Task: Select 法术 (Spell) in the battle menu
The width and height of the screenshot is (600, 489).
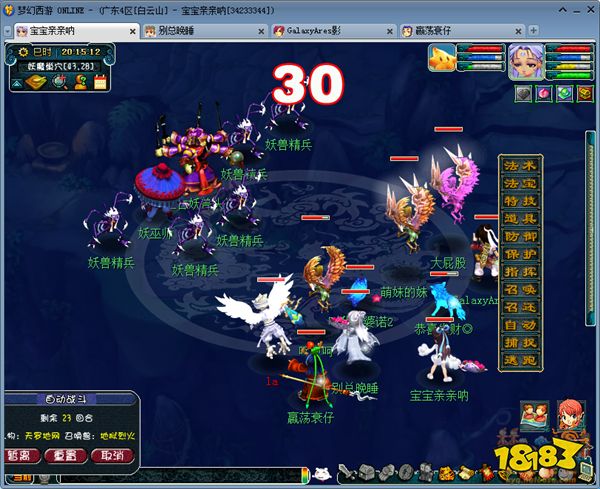Action: 519,165
